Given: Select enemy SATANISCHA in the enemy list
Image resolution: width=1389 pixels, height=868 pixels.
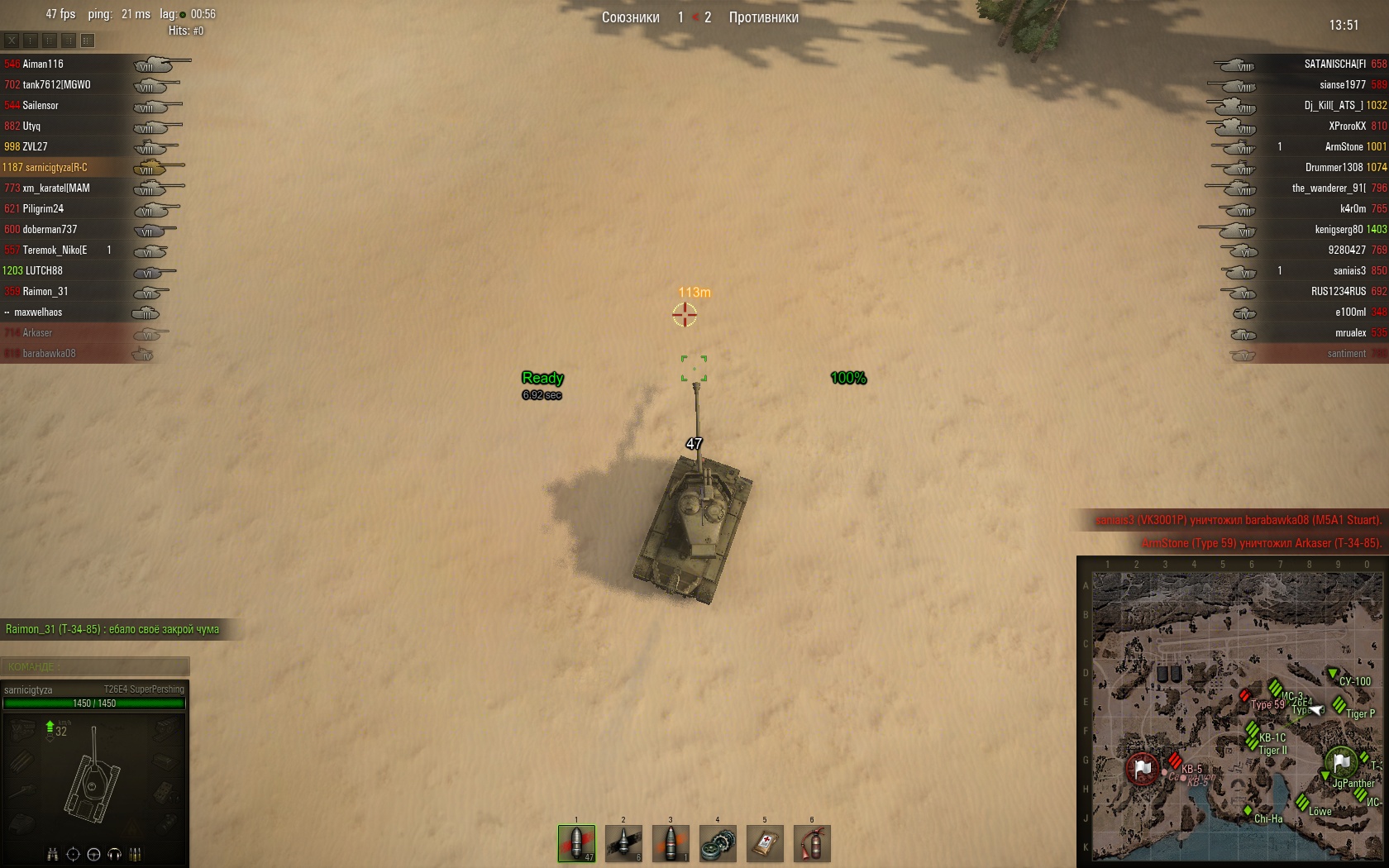Looking at the screenshot, I should click(1334, 64).
